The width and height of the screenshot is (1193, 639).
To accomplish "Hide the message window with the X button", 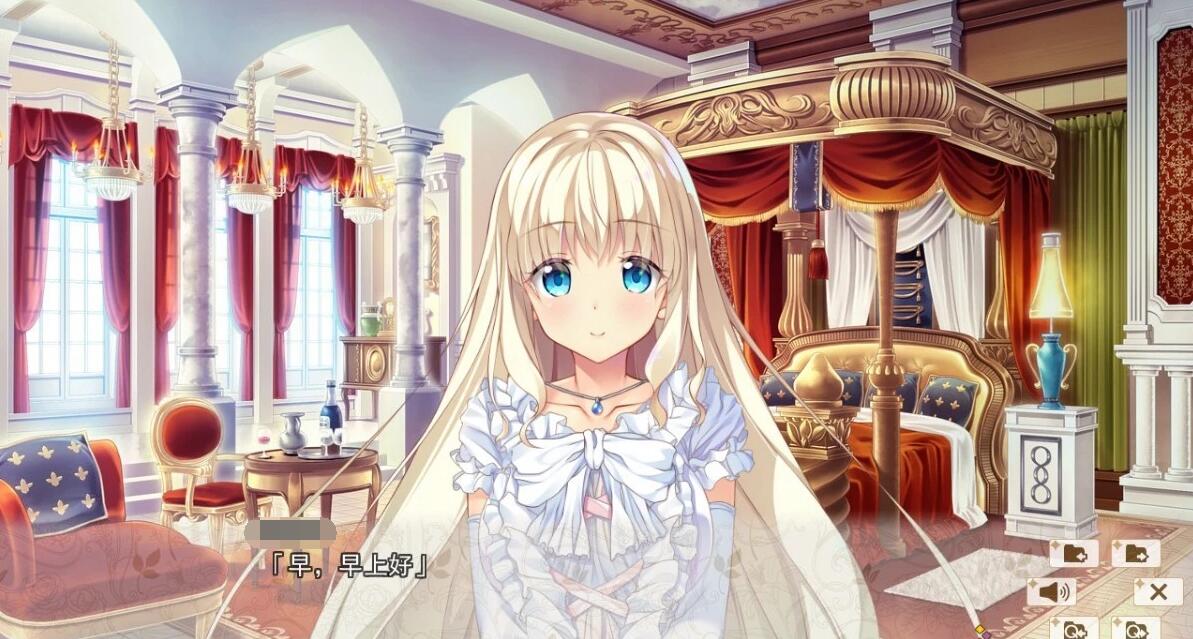I will click(x=1157, y=592).
